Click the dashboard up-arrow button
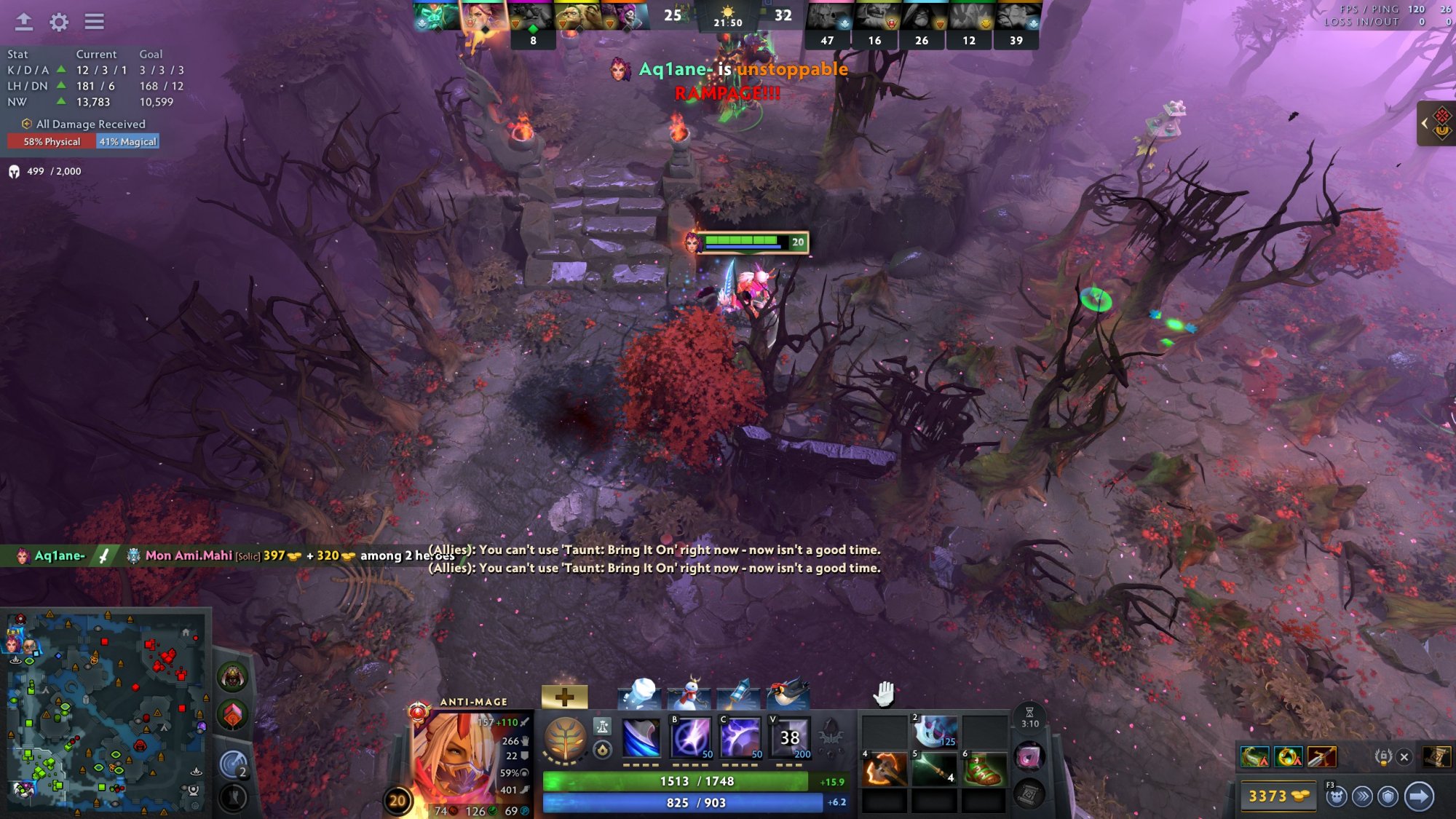Image resolution: width=1456 pixels, height=819 pixels. tap(24, 22)
